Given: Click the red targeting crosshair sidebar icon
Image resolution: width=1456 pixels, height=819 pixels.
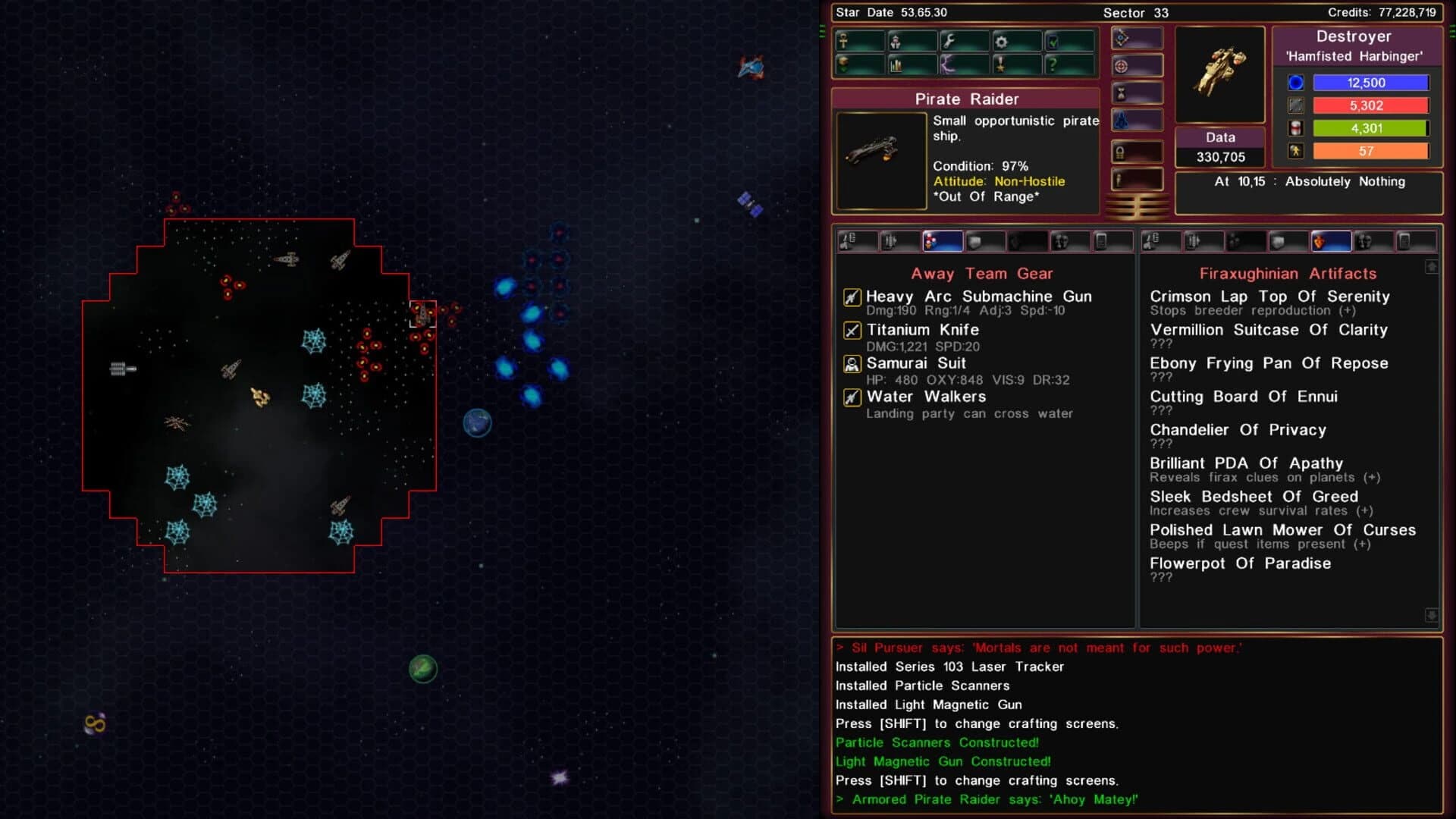Looking at the screenshot, I should pos(1122,65).
